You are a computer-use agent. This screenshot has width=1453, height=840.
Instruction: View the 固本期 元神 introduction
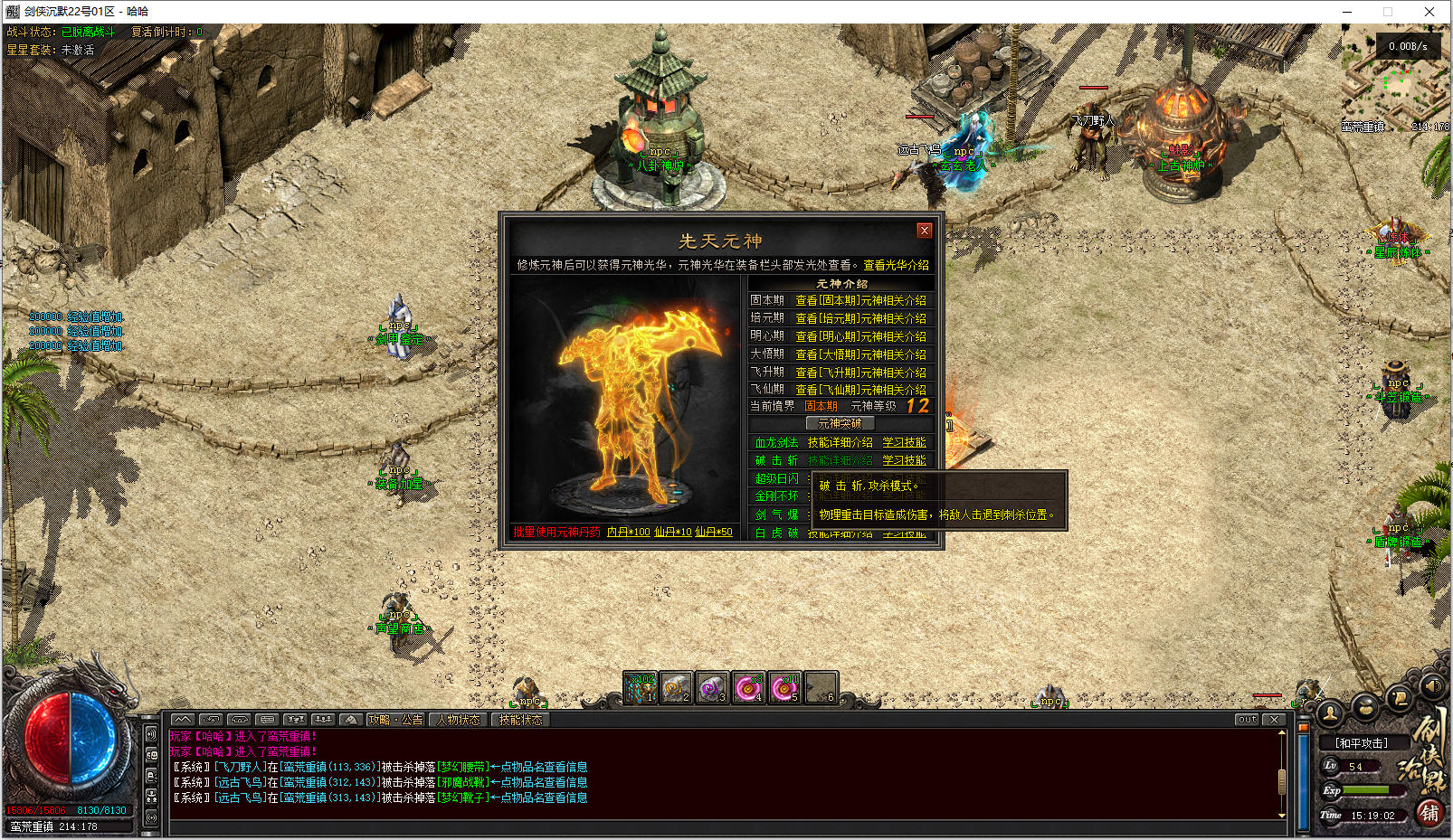click(859, 300)
